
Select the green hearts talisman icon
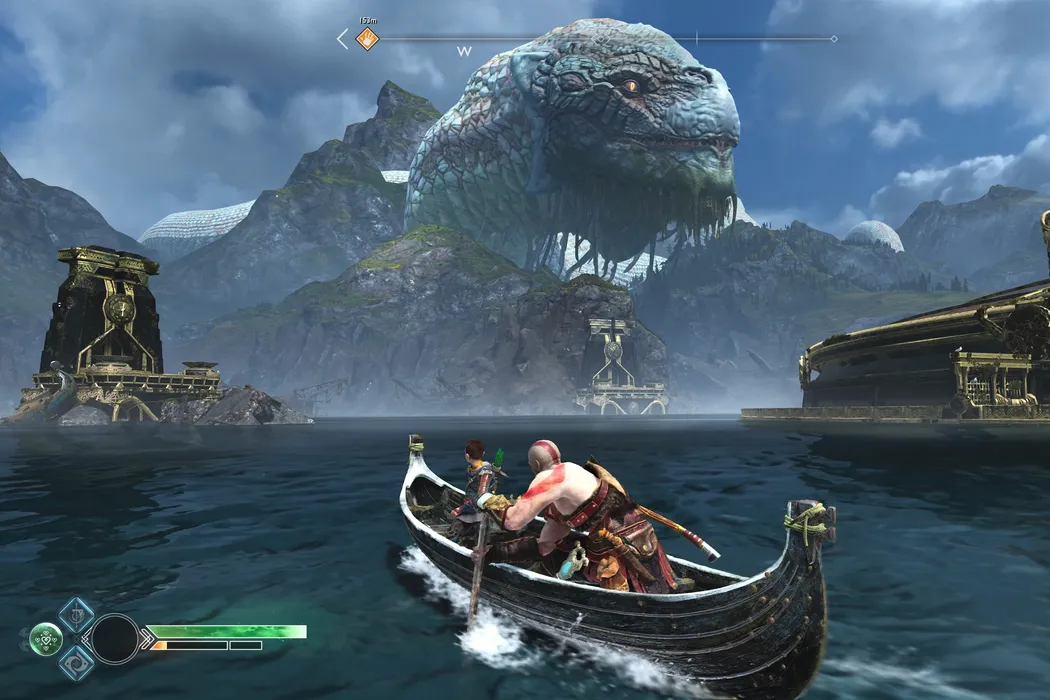tap(46, 638)
